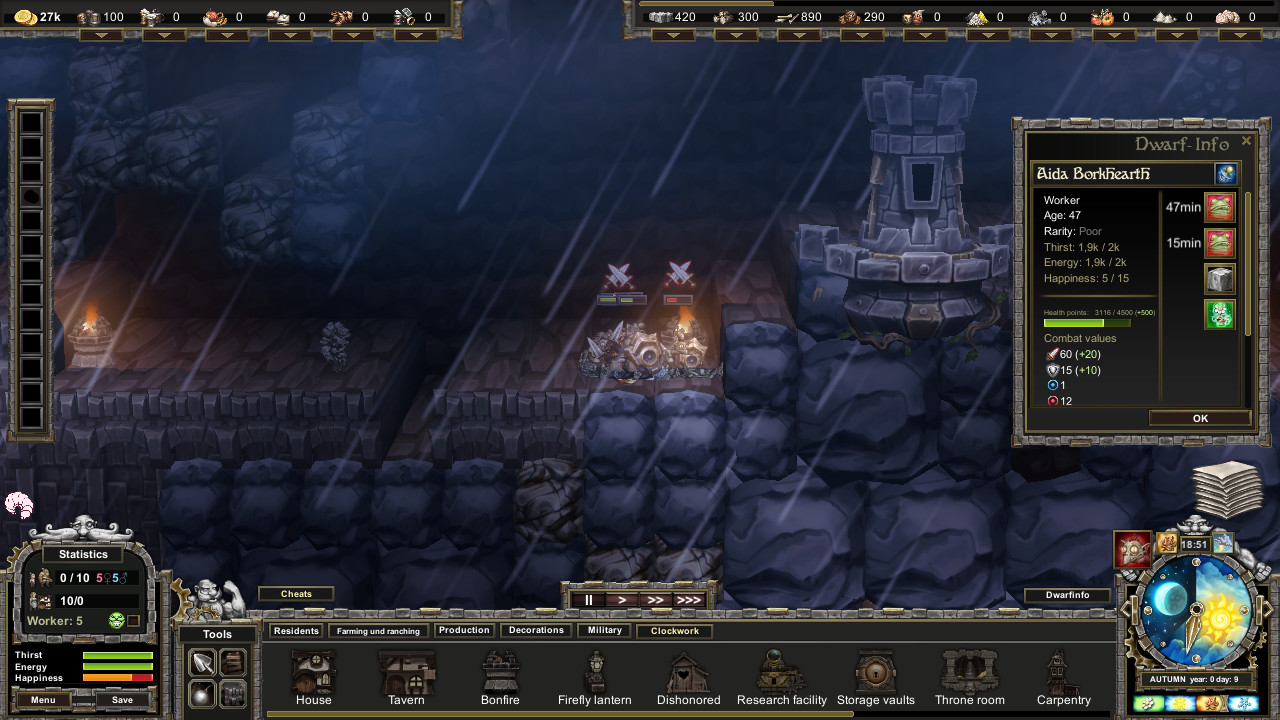The width and height of the screenshot is (1280, 720).
Task: Select the bomb tool in the Tools panel
Action: coord(202,693)
